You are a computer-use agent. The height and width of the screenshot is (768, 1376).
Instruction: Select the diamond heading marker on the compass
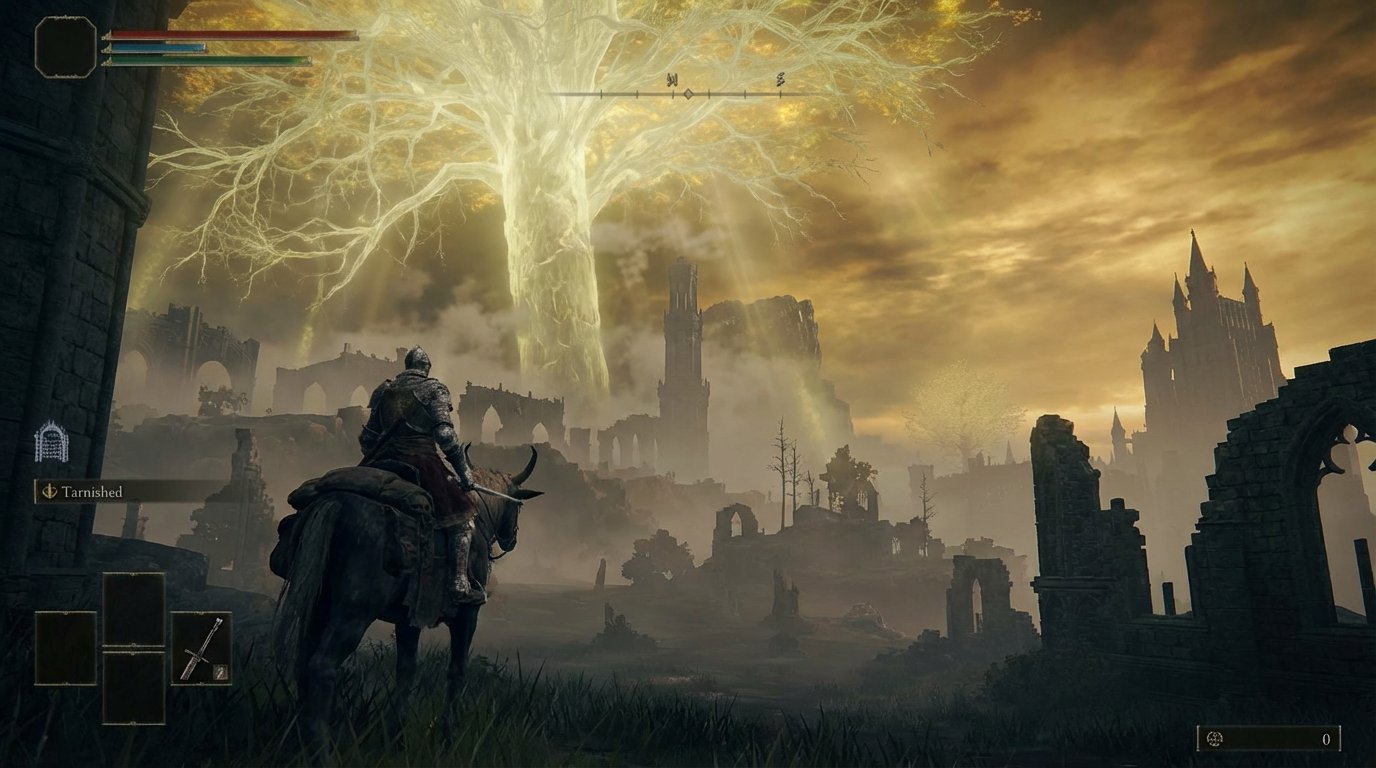click(688, 95)
